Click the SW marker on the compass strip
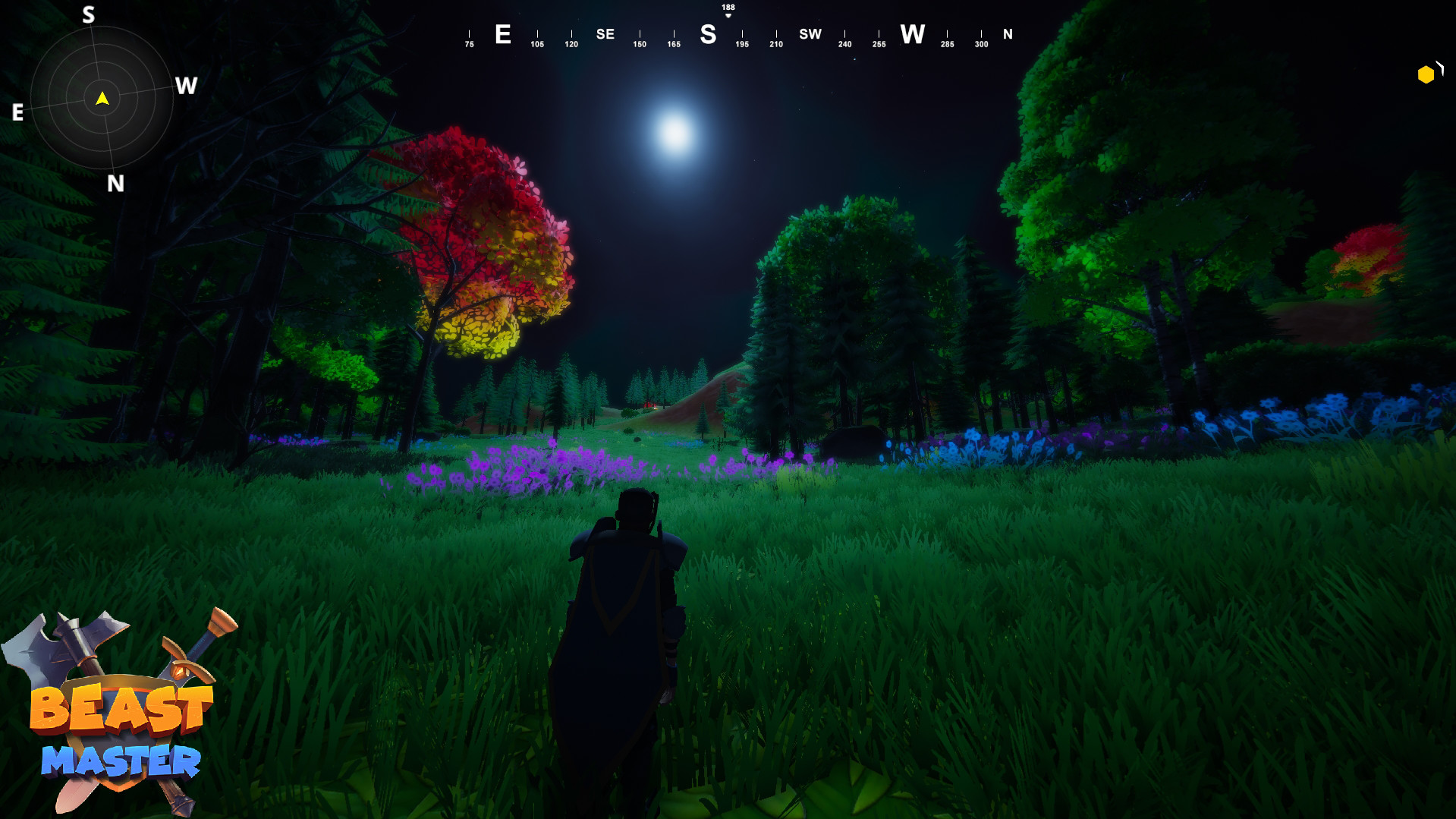The height and width of the screenshot is (819, 1456). click(810, 33)
